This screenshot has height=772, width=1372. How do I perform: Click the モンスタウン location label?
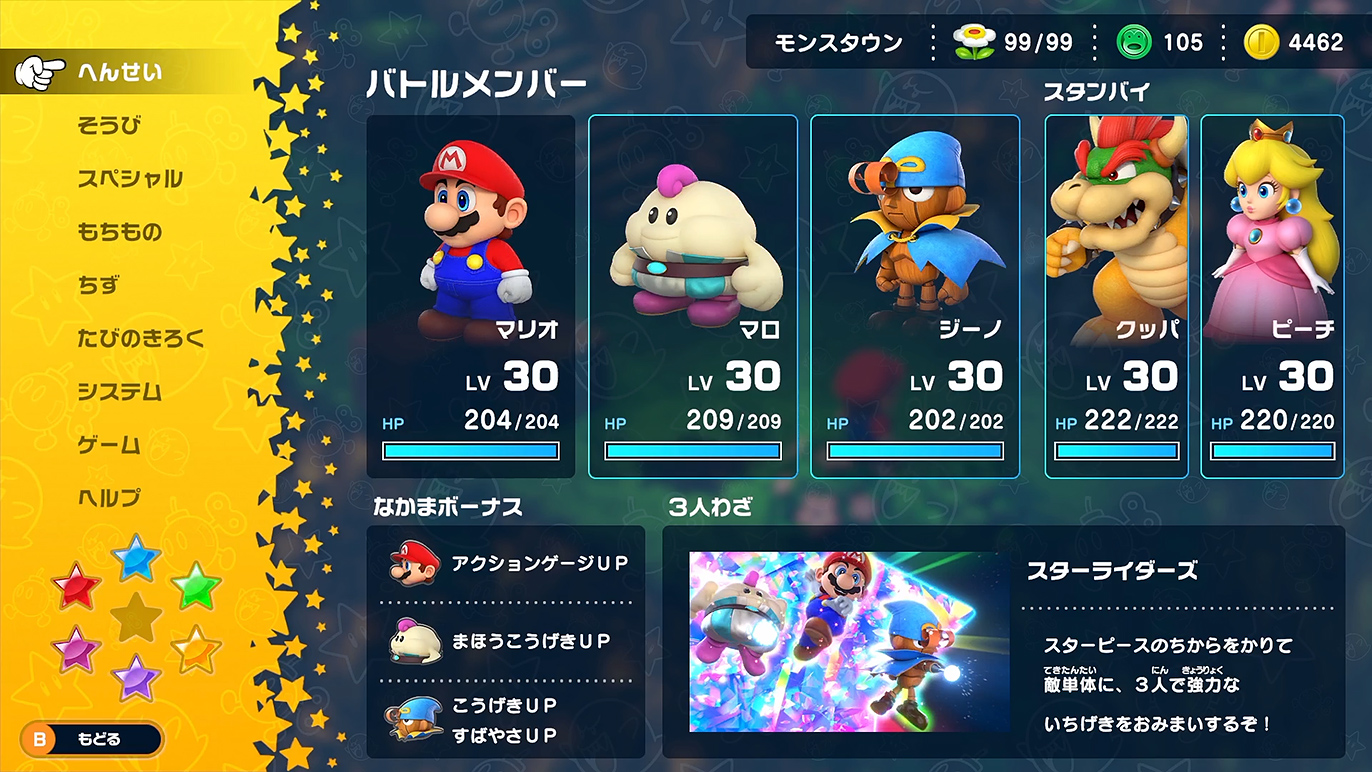[837, 43]
